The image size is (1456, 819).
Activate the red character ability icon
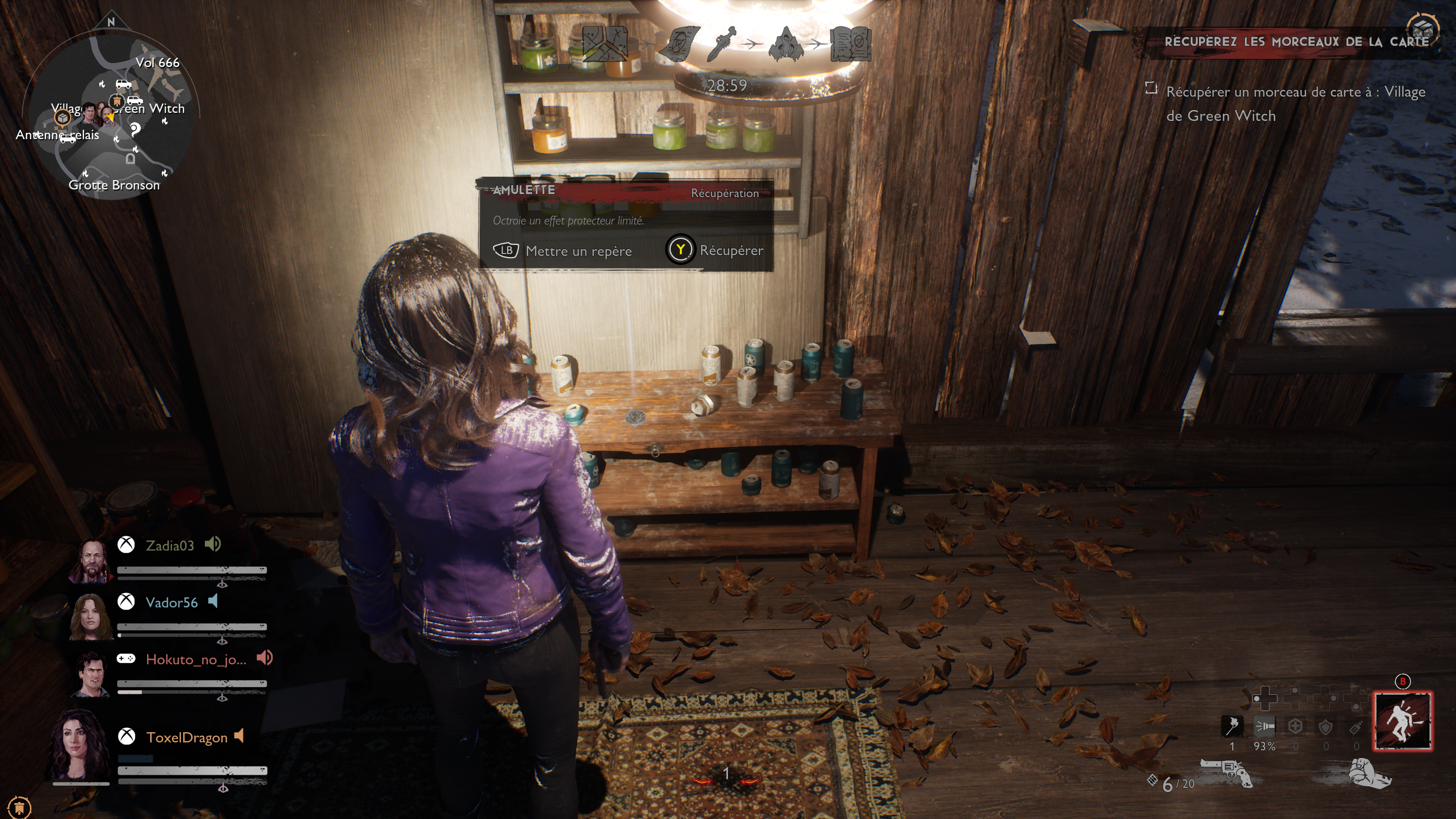[1403, 721]
